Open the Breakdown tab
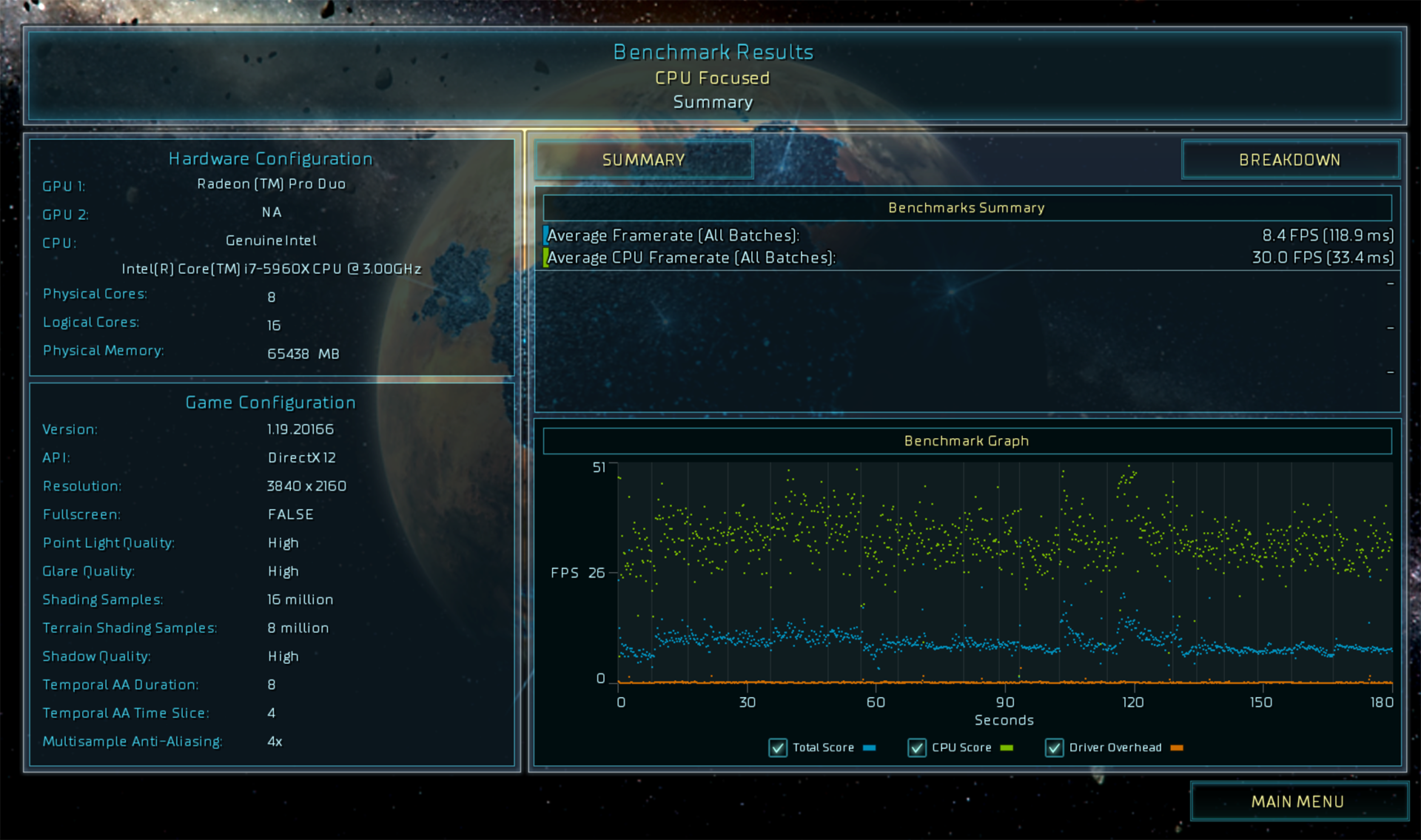Image resolution: width=1421 pixels, height=840 pixels. [1289, 160]
